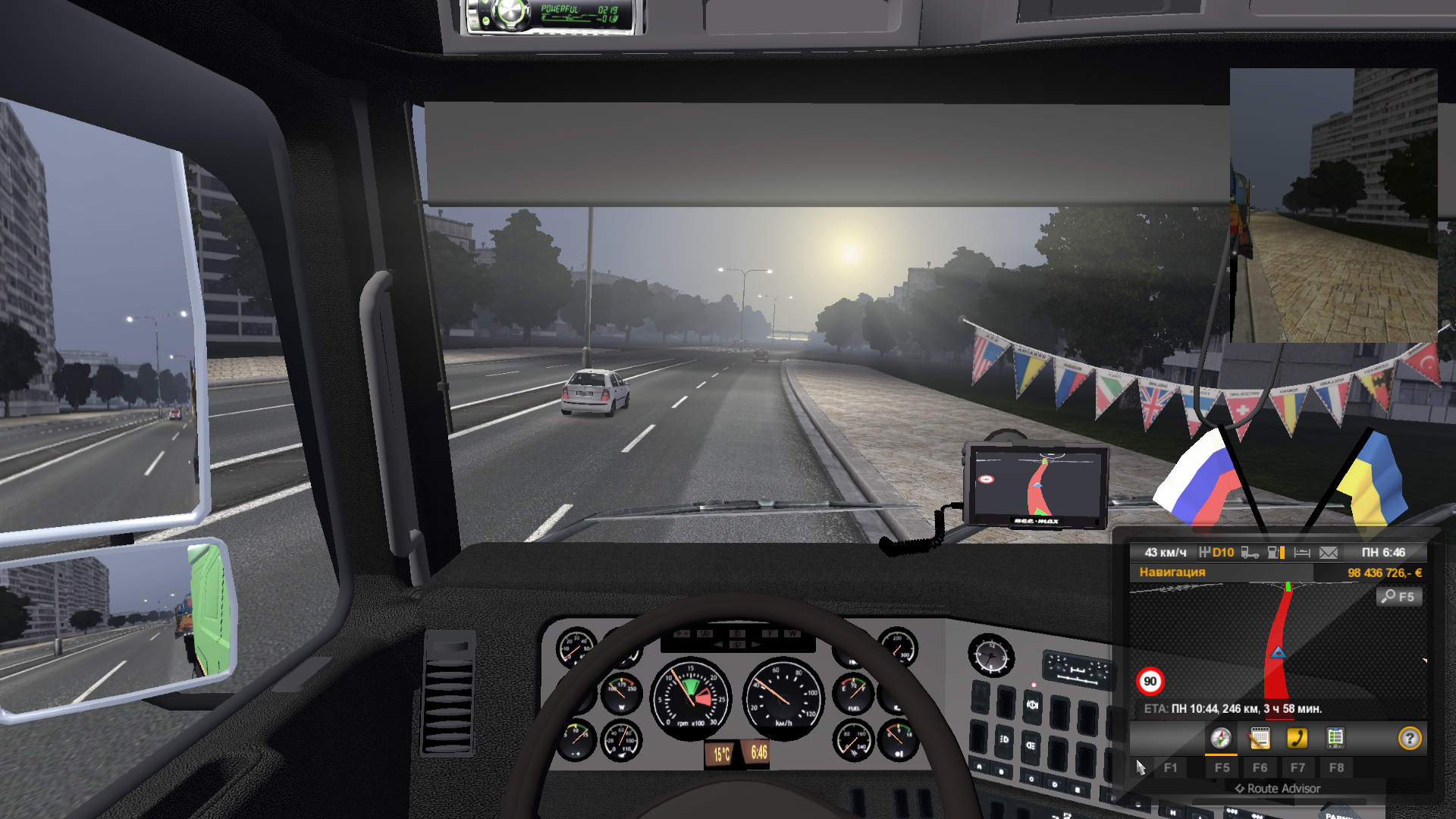Click the rest bed icon in the status bar

point(1304,553)
